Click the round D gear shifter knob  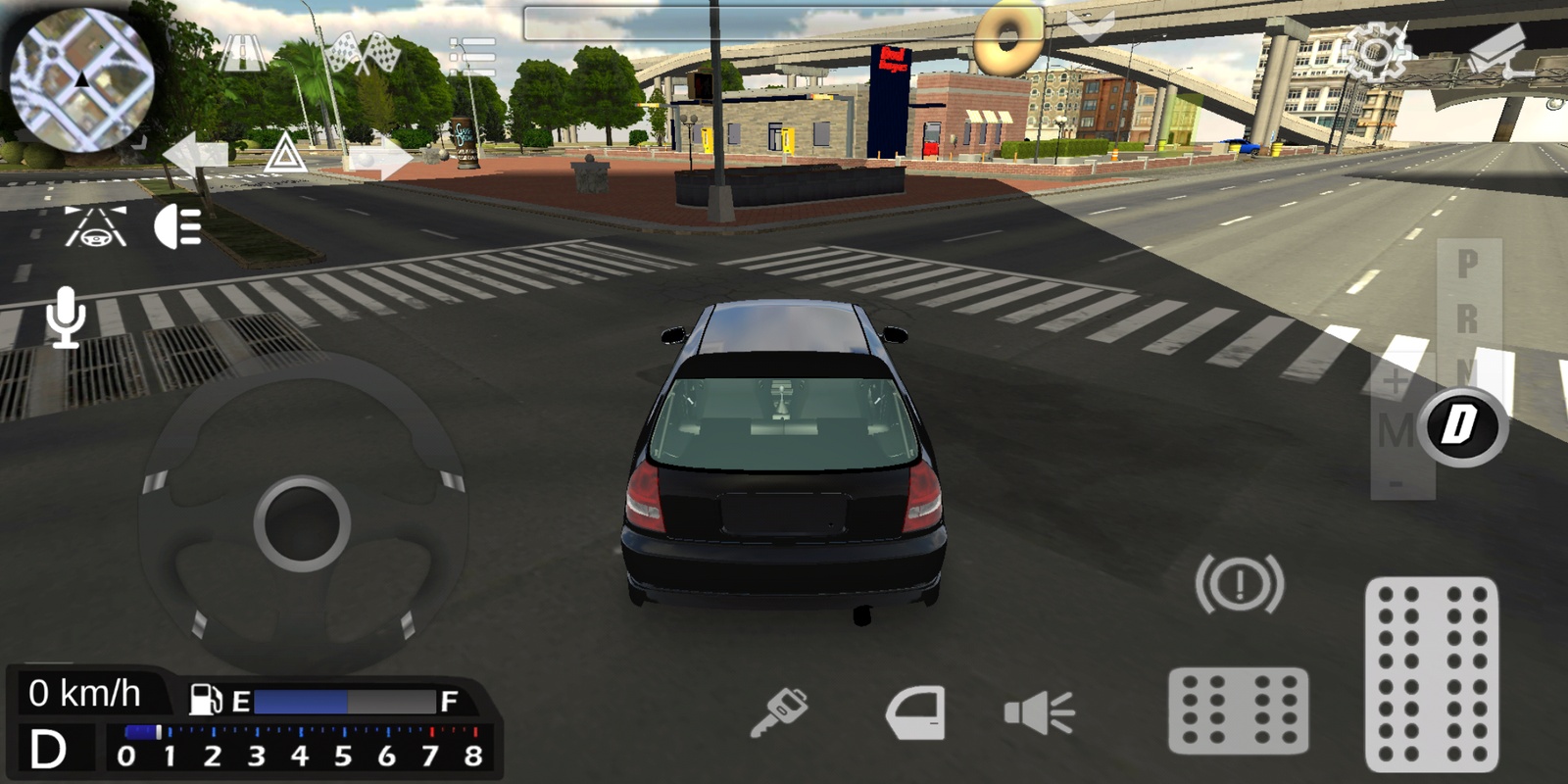point(1461,426)
